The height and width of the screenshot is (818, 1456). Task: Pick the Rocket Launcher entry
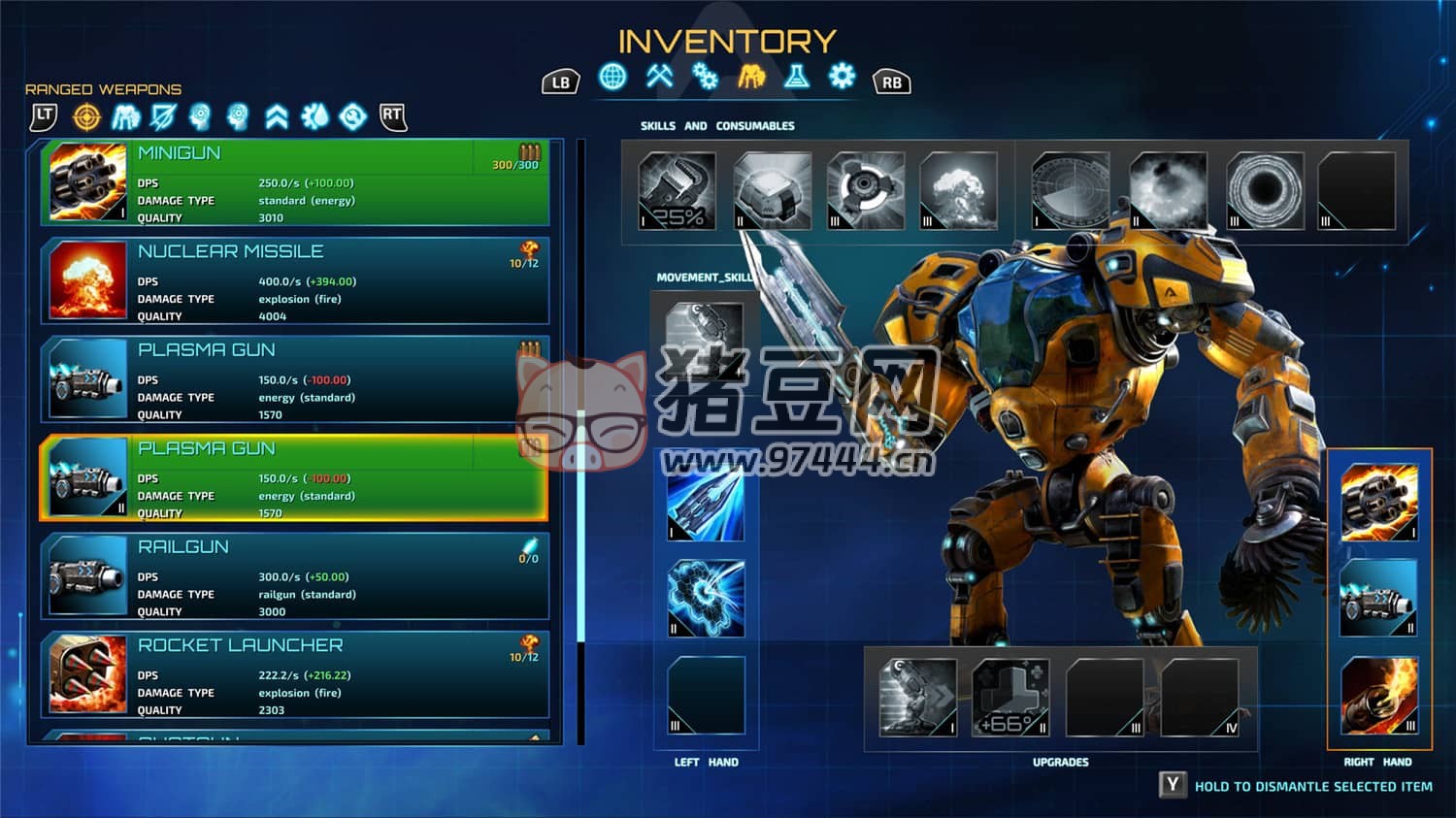(x=295, y=674)
